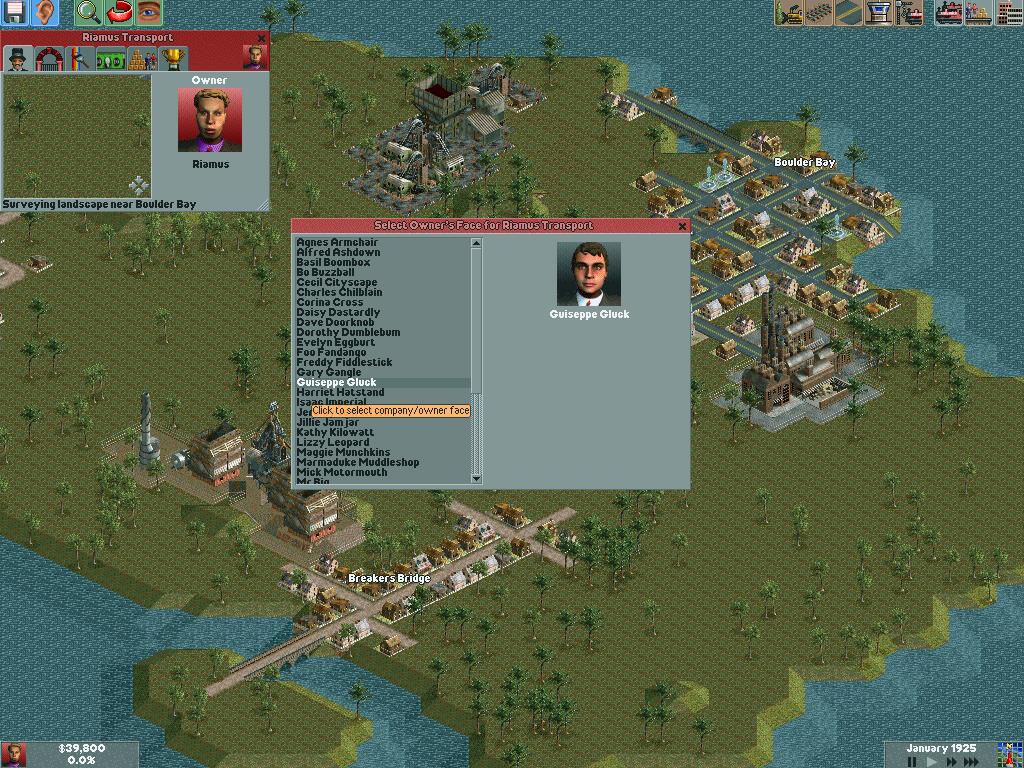Pause the game
This screenshot has width=1024, height=768.
tap(912, 762)
